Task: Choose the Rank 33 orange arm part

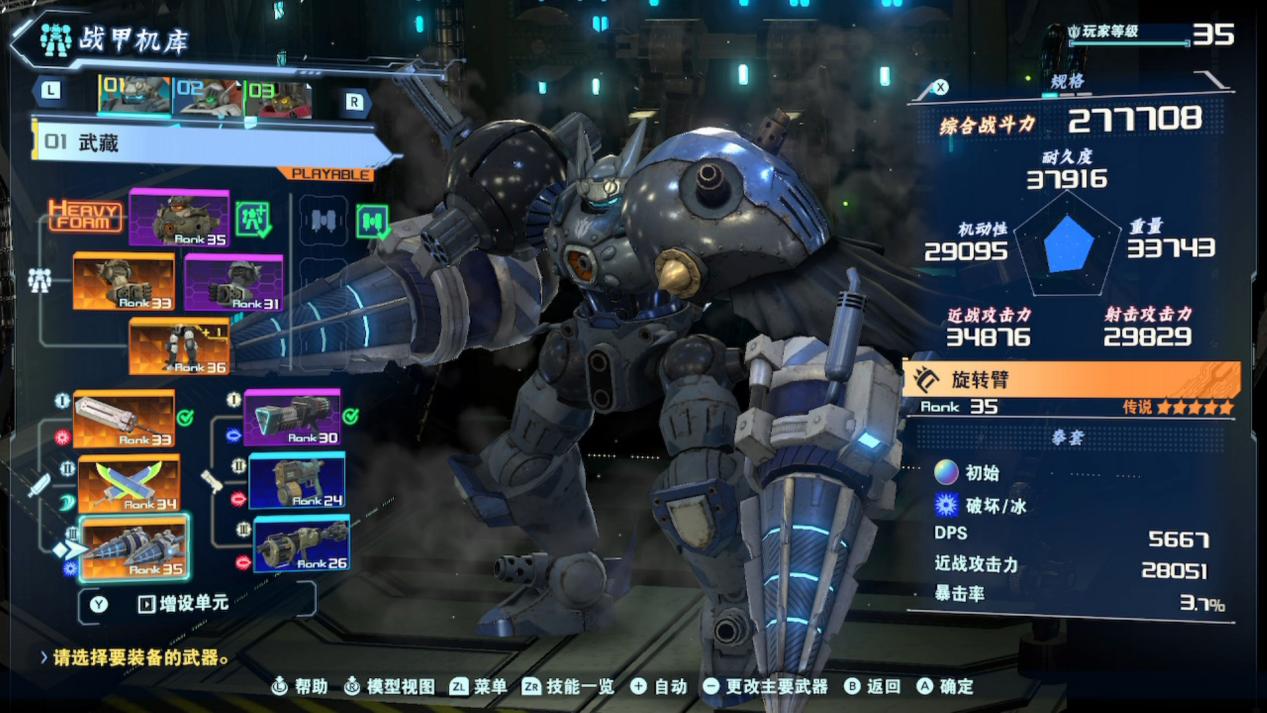Action: point(123,281)
